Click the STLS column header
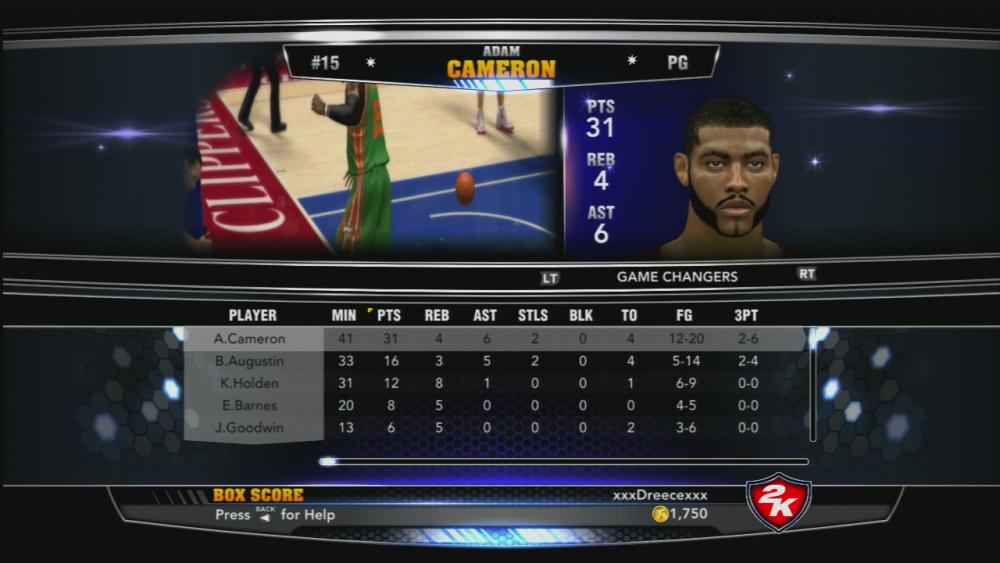This screenshot has width=1000, height=563. pos(533,315)
